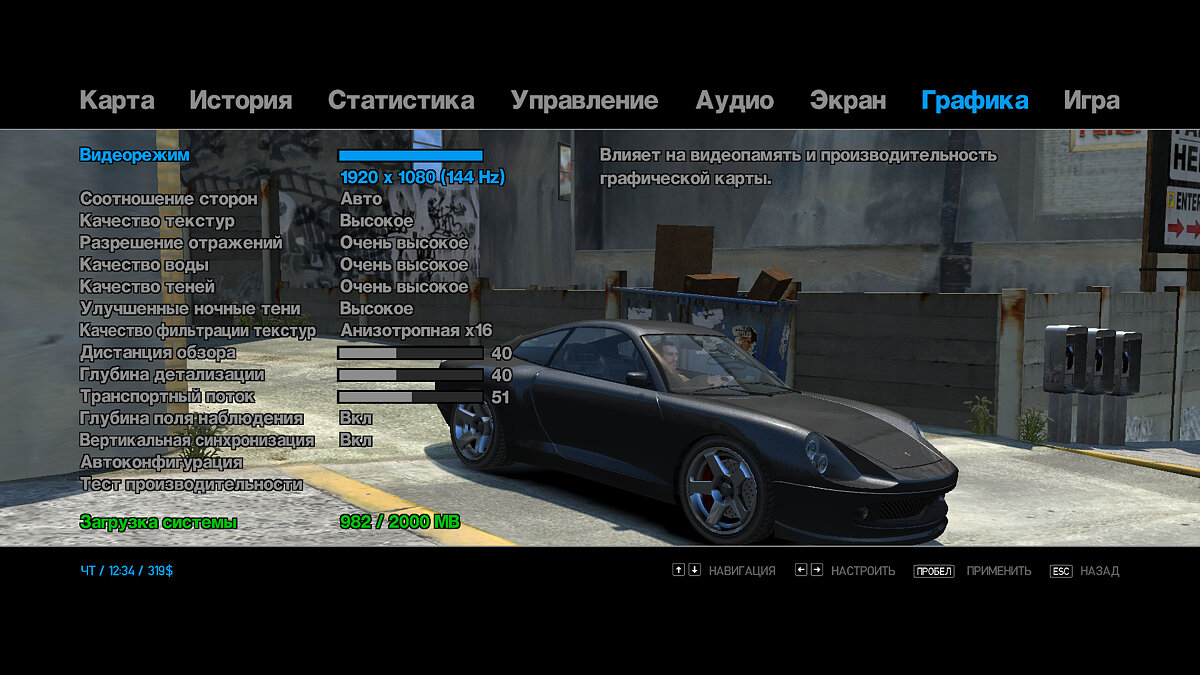1200x675 pixels.
Task: Select the Видеорежим resolution setting
Action: (134, 155)
